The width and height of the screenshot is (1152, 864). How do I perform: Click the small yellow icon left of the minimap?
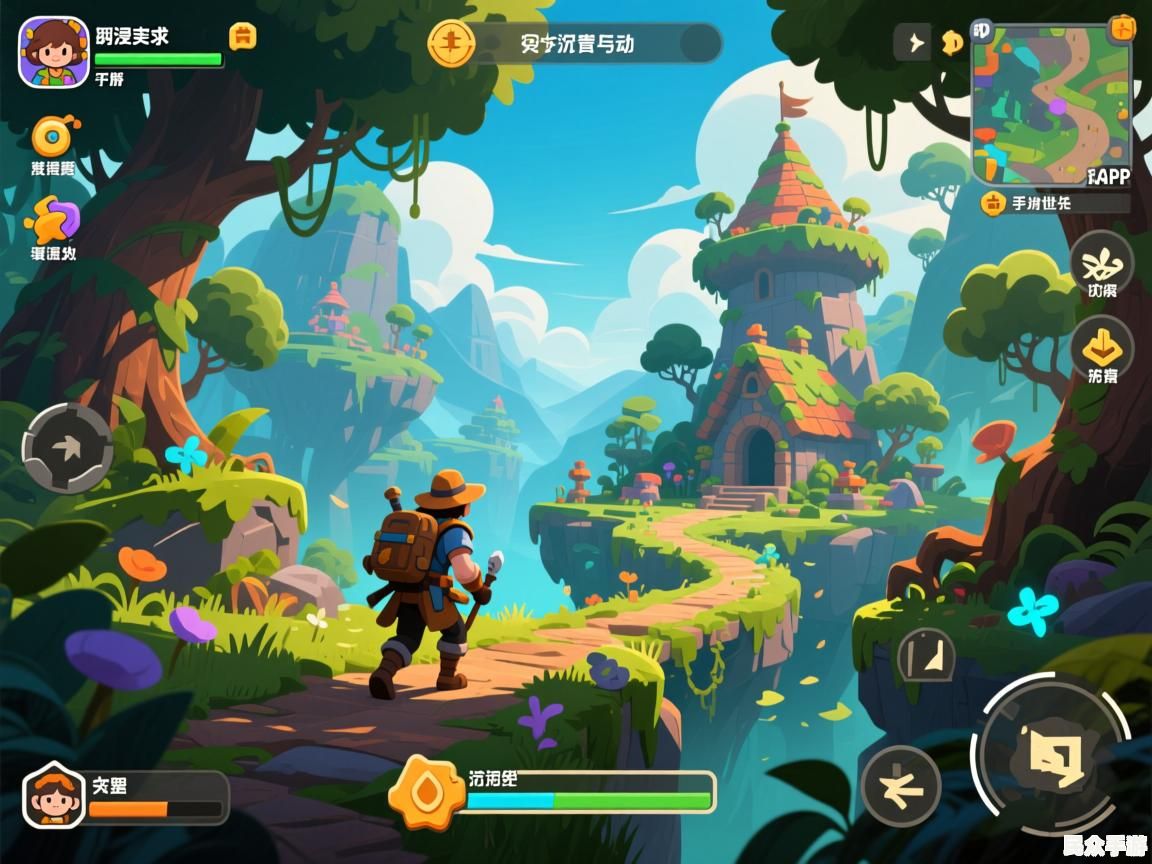[x=951, y=42]
